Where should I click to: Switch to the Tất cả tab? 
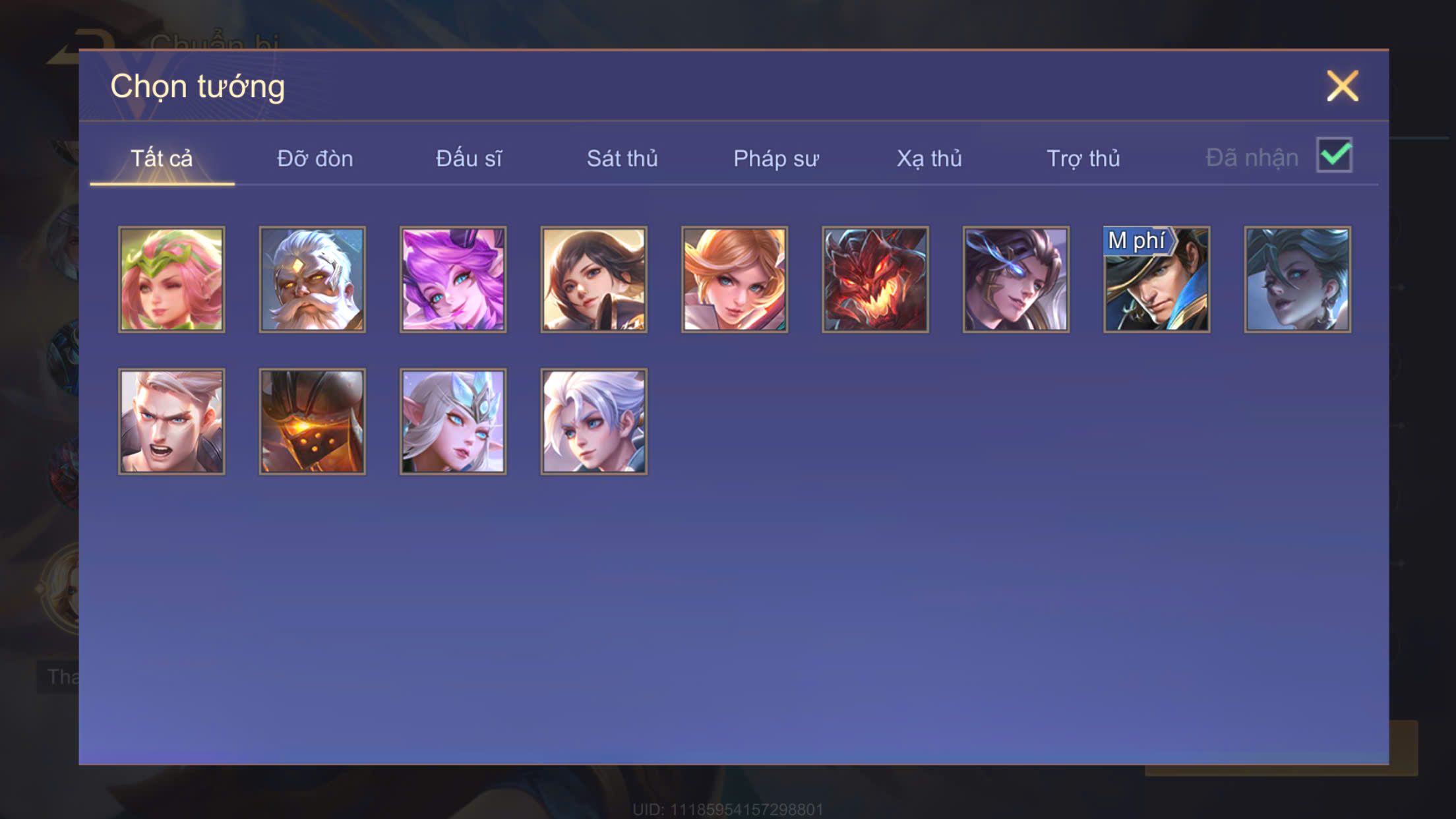pyautogui.click(x=162, y=159)
